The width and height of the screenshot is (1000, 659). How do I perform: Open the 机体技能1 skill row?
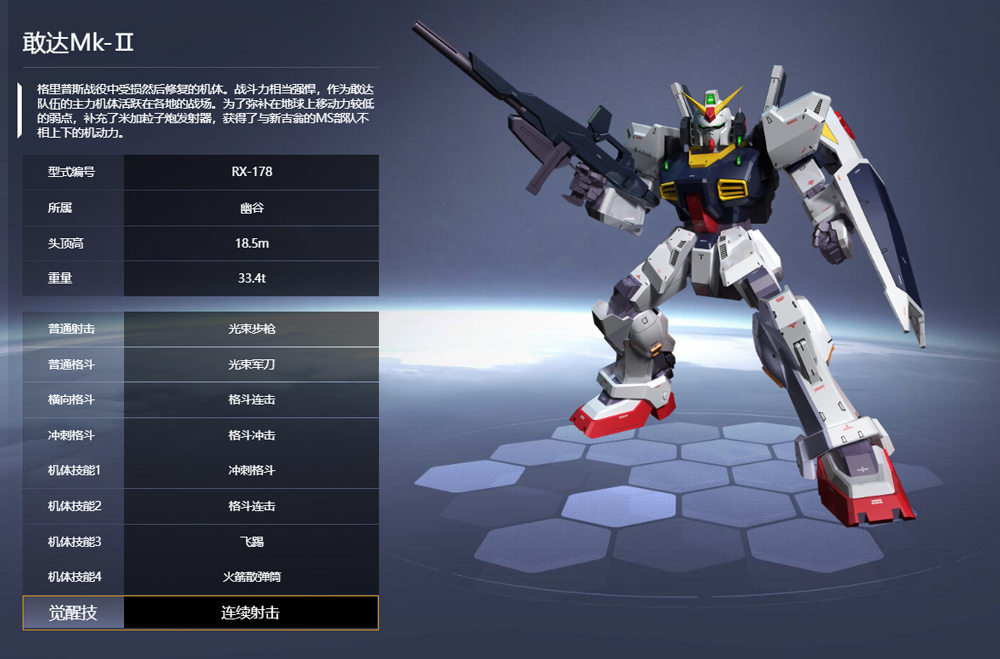(200, 470)
